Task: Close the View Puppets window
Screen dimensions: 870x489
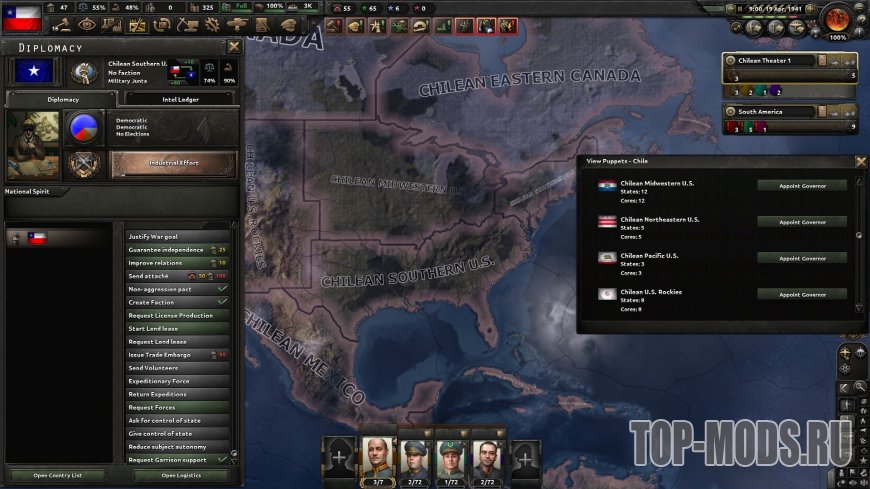Action: pyautogui.click(x=861, y=161)
